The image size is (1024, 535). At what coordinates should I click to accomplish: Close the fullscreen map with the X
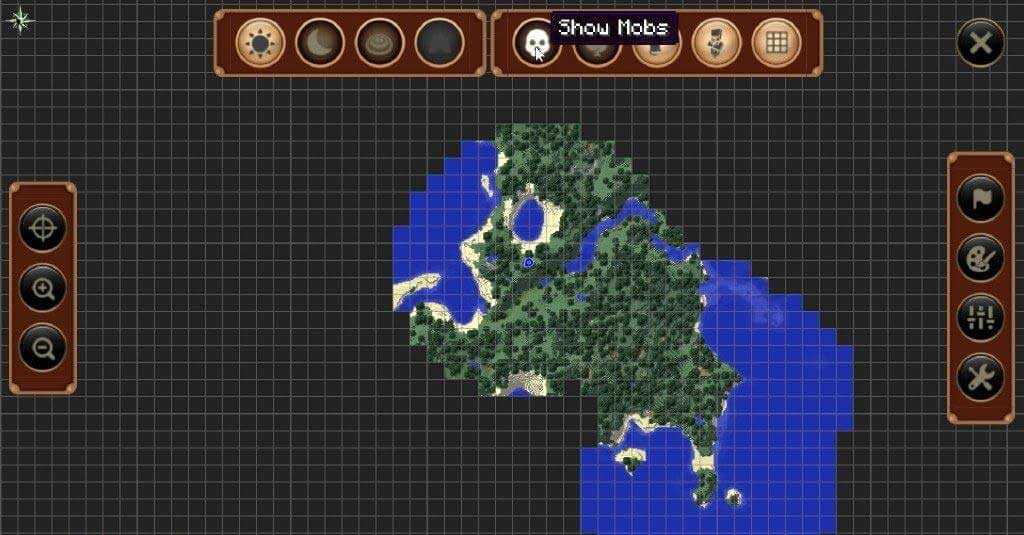pos(980,43)
